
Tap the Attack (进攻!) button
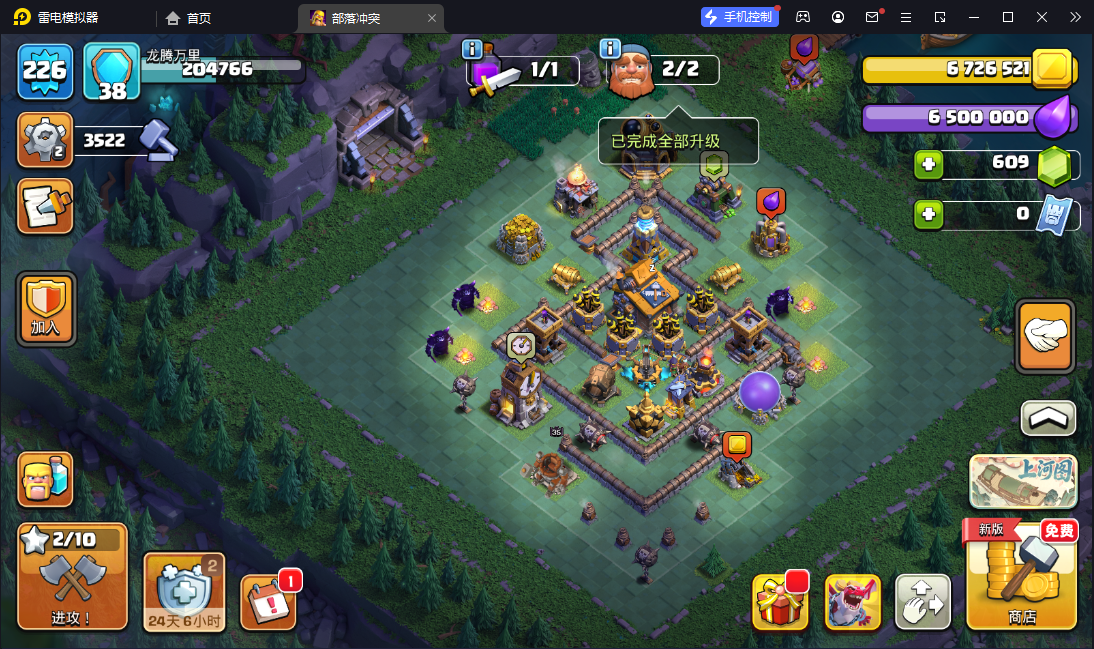[x=73, y=577]
